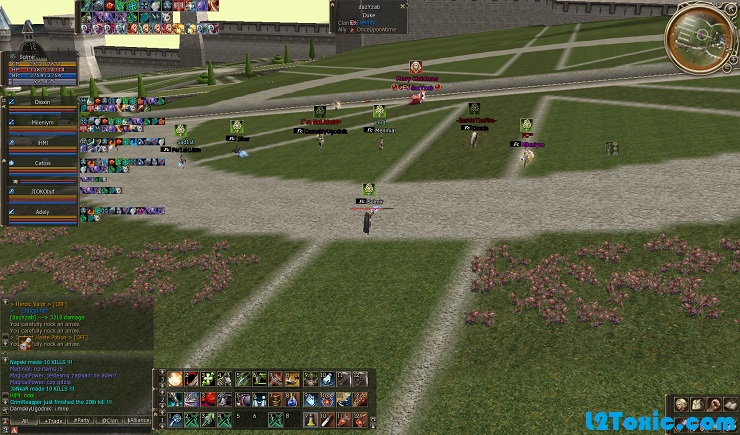Choose party member Adely in party list

point(42,212)
